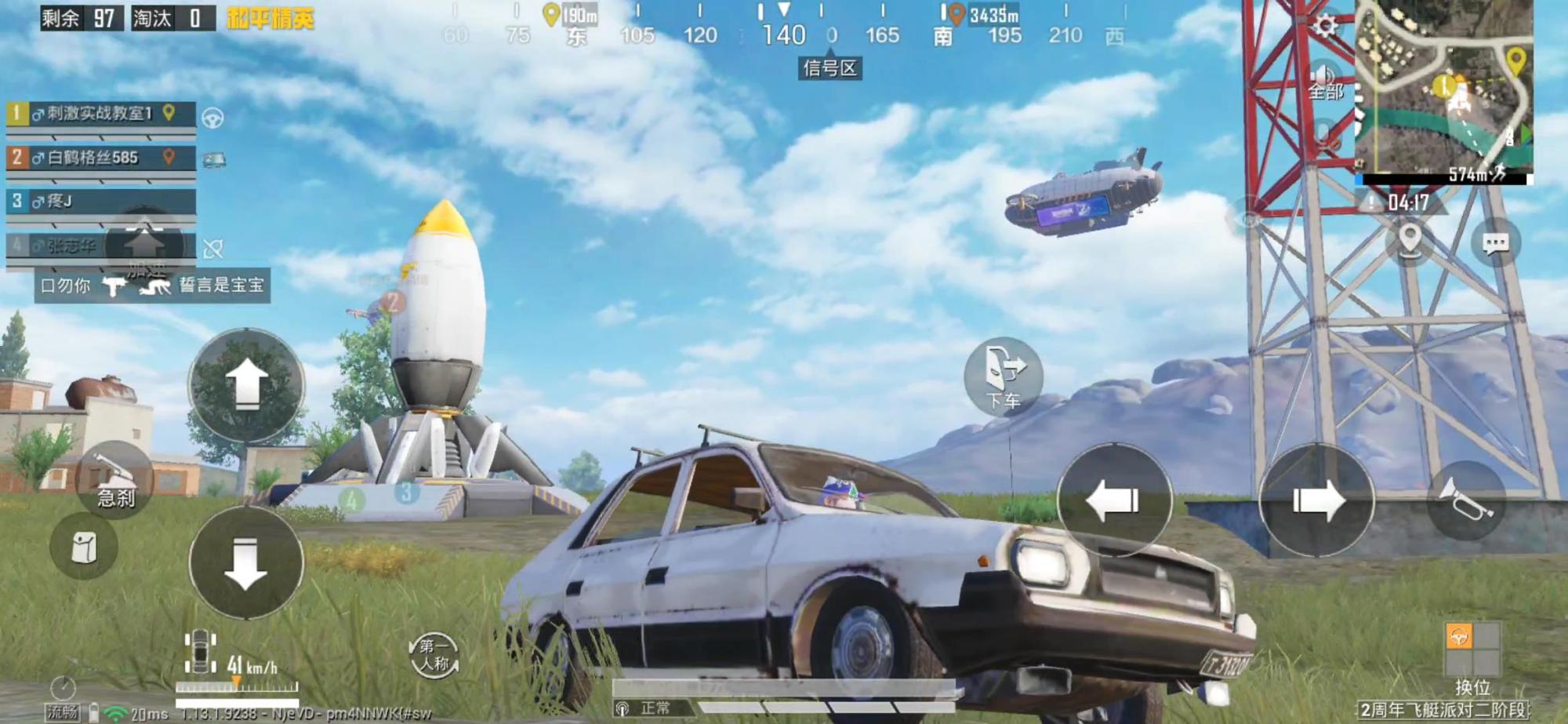This screenshot has height=724, width=1568.
Task: Select teammate 刺激实战教室1 in squad list
Action: click(x=100, y=114)
